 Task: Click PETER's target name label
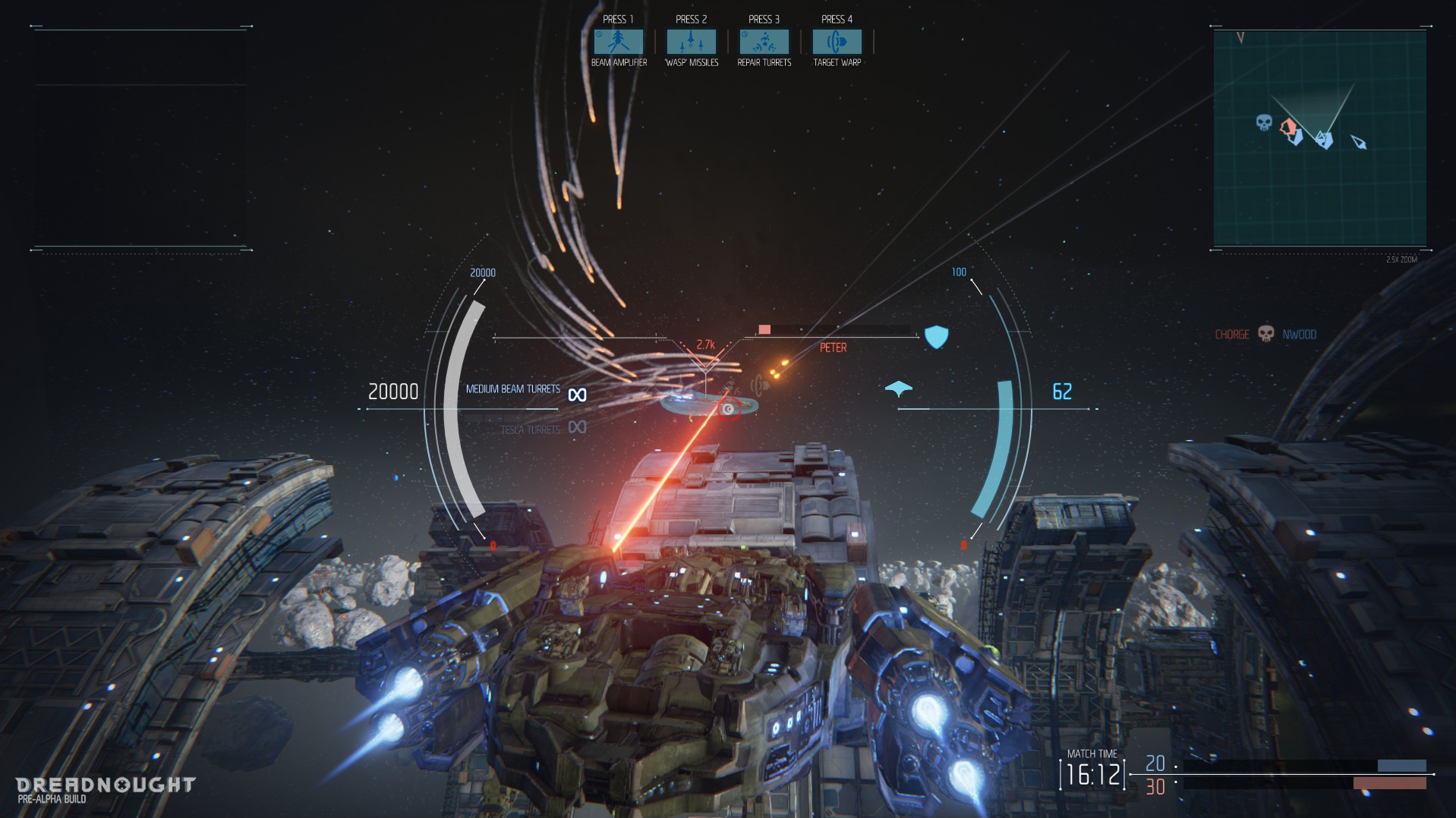[833, 348]
